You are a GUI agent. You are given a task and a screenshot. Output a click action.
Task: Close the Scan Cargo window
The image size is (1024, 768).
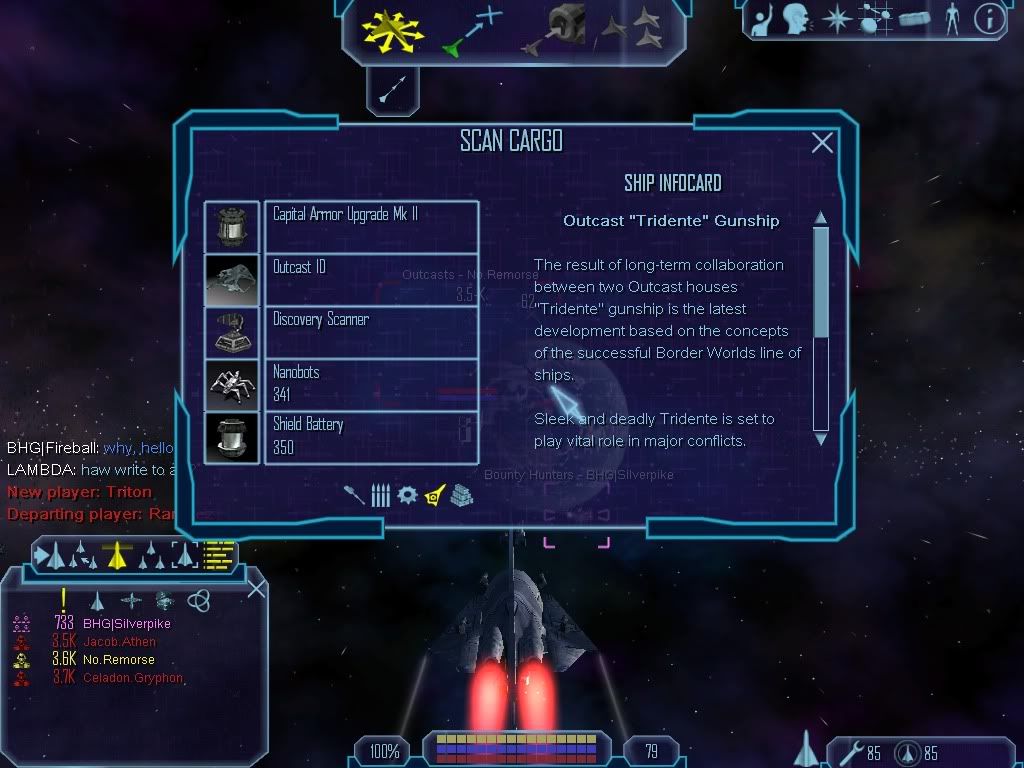(822, 143)
